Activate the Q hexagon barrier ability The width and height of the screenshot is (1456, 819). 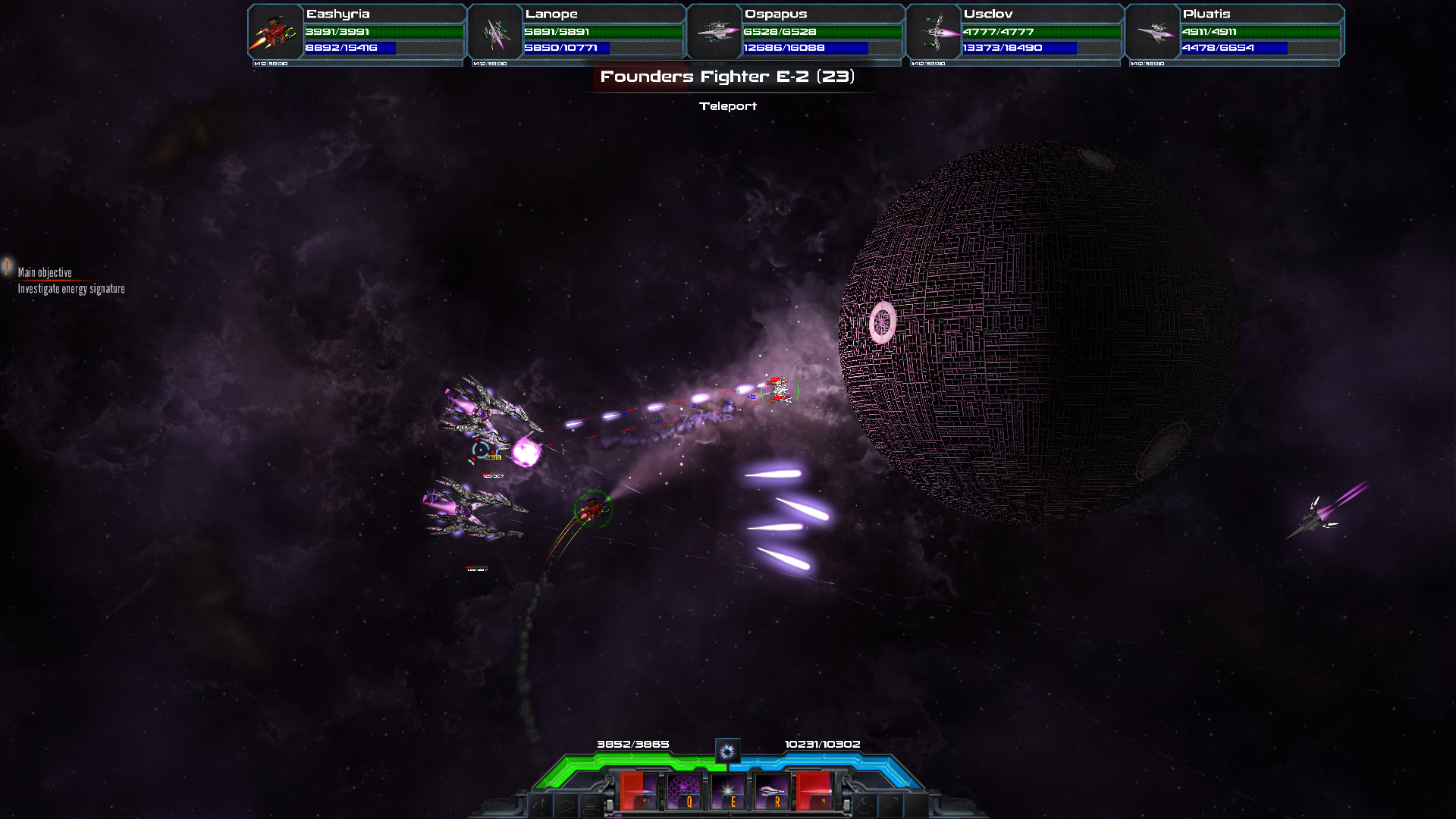pyautogui.click(x=685, y=791)
